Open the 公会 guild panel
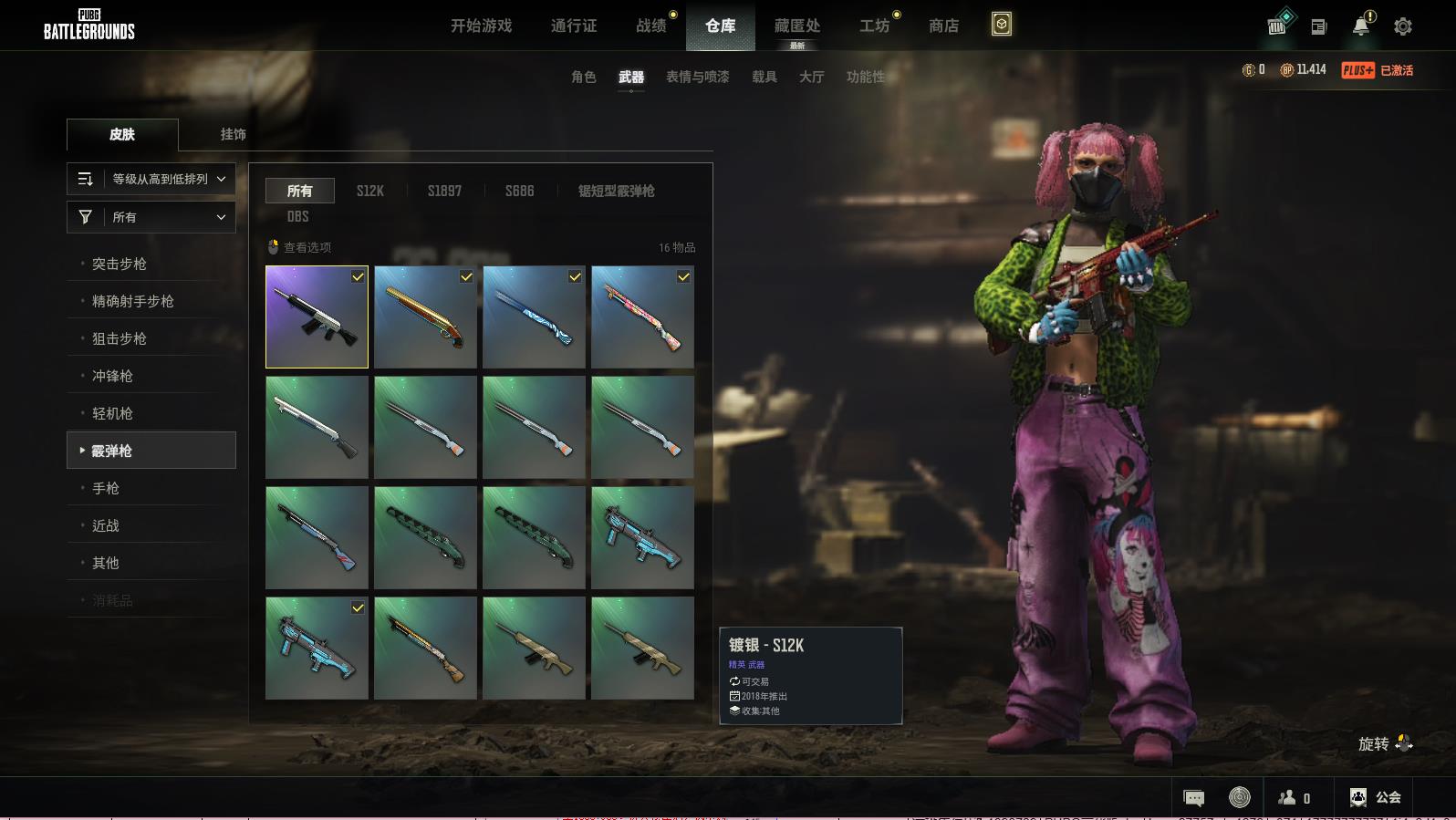The image size is (1456, 820). tap(1375, 797)
